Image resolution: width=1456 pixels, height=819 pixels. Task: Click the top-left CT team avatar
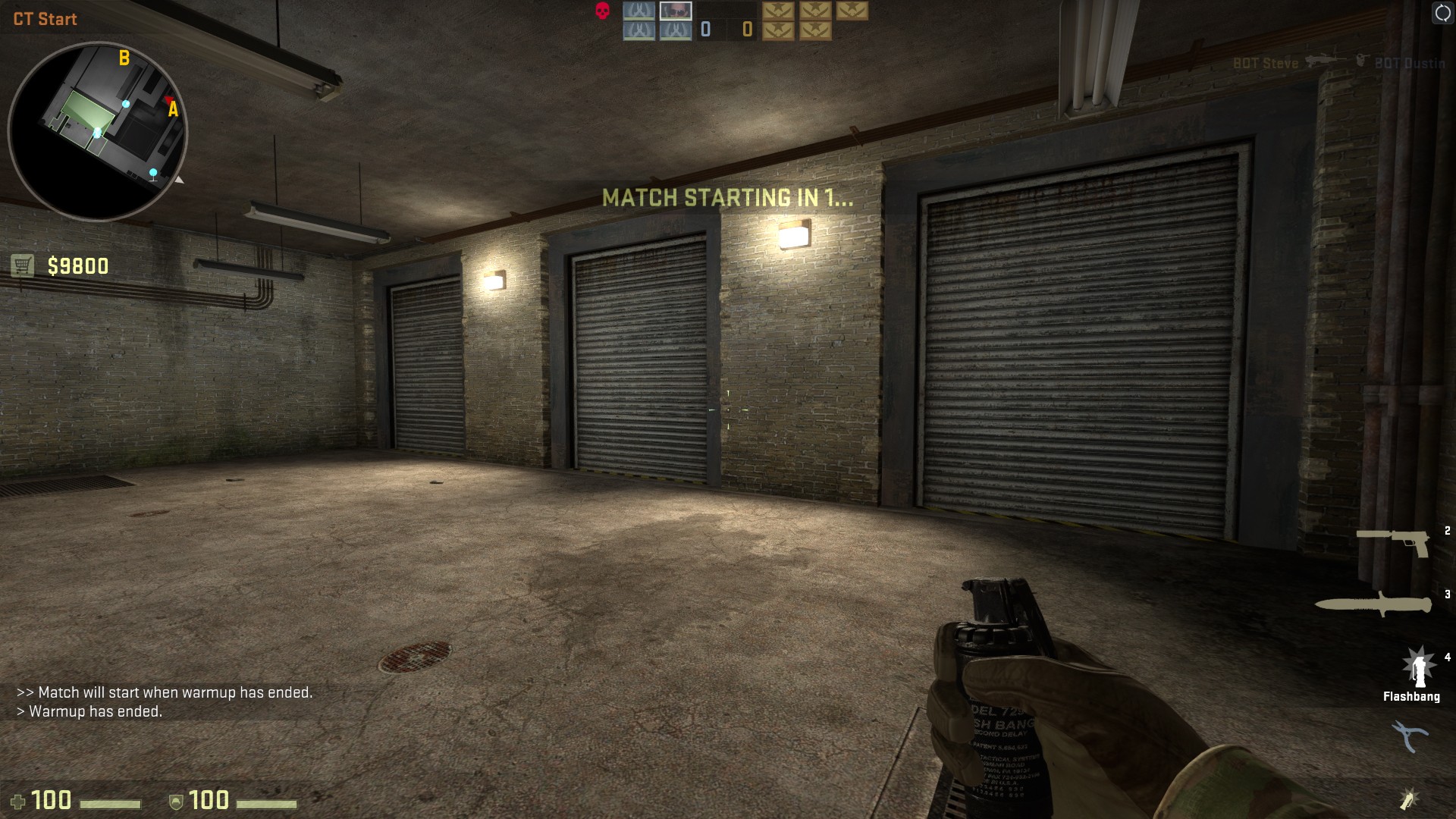coord(639,11)
